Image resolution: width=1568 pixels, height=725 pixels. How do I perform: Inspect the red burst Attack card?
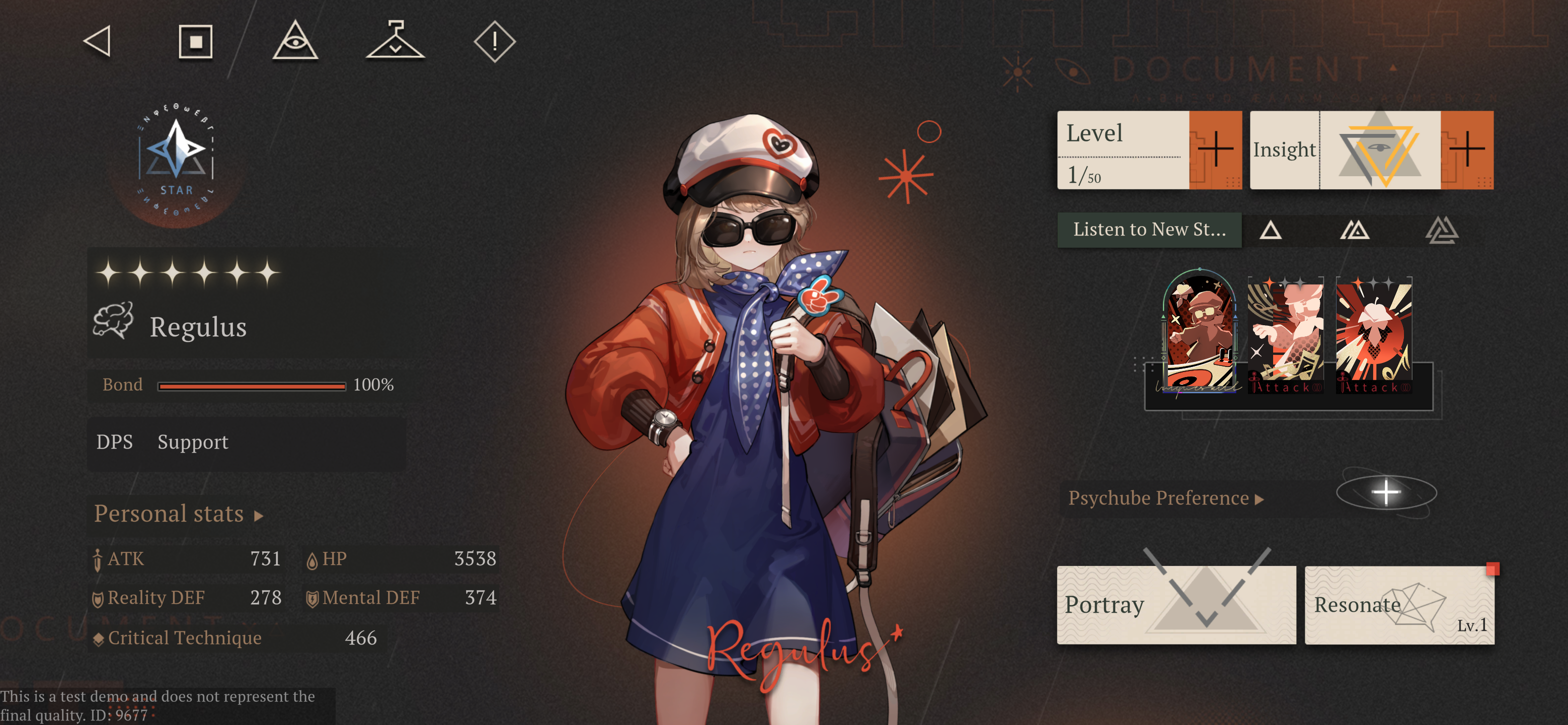1374,335
